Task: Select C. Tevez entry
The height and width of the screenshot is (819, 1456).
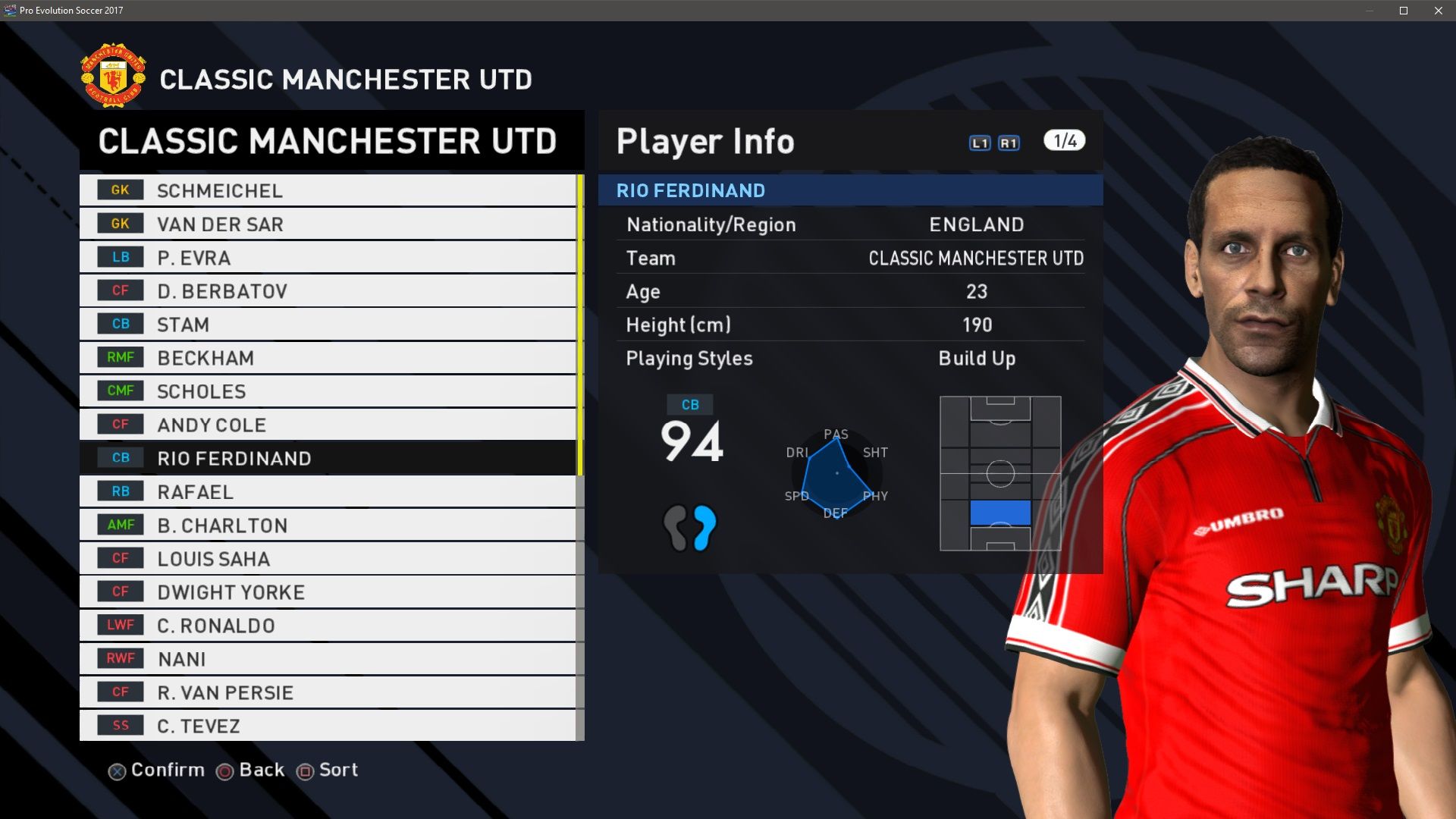Action: pos(328,725)
